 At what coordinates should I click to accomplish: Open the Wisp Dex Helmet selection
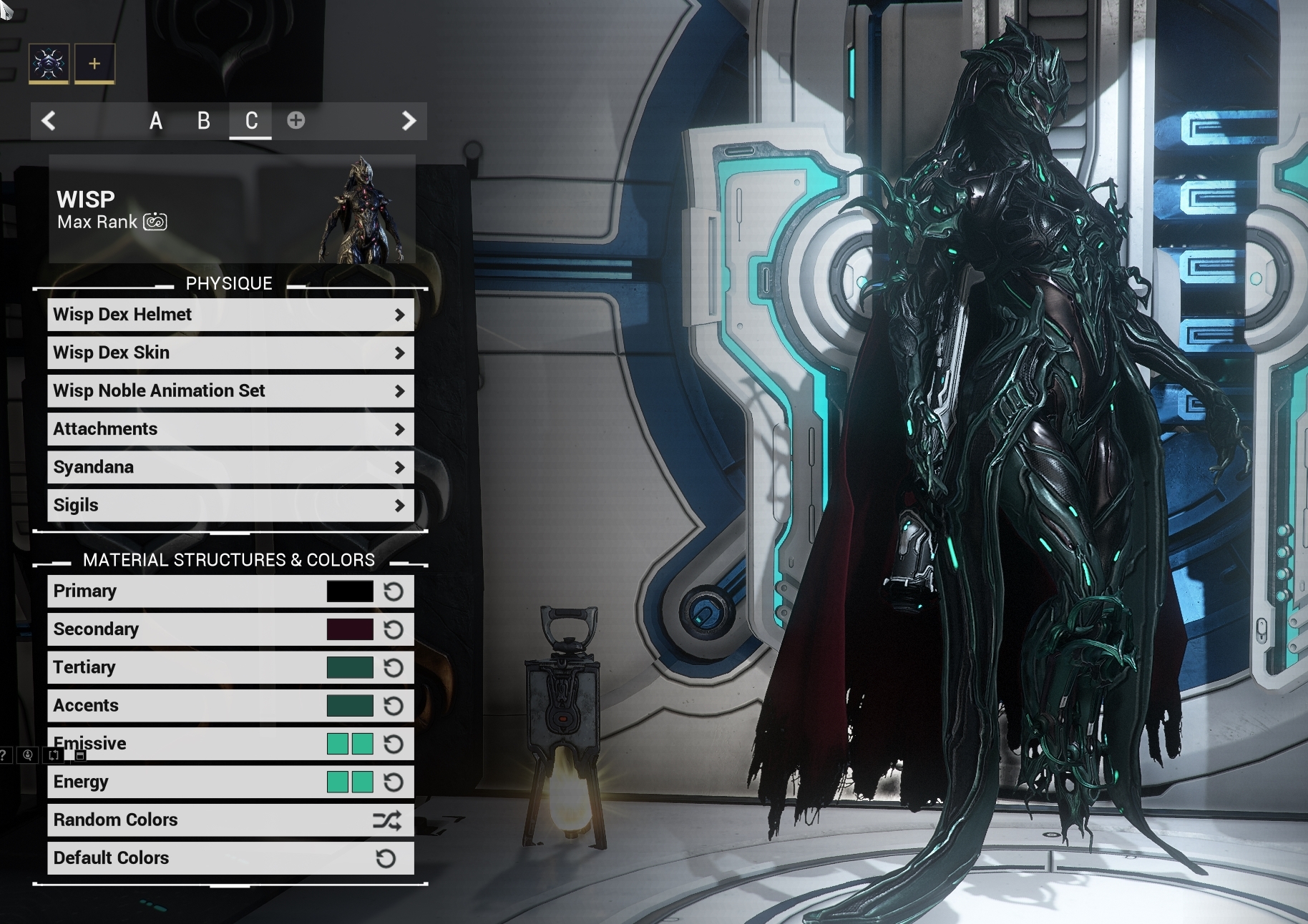coord(230,315)
